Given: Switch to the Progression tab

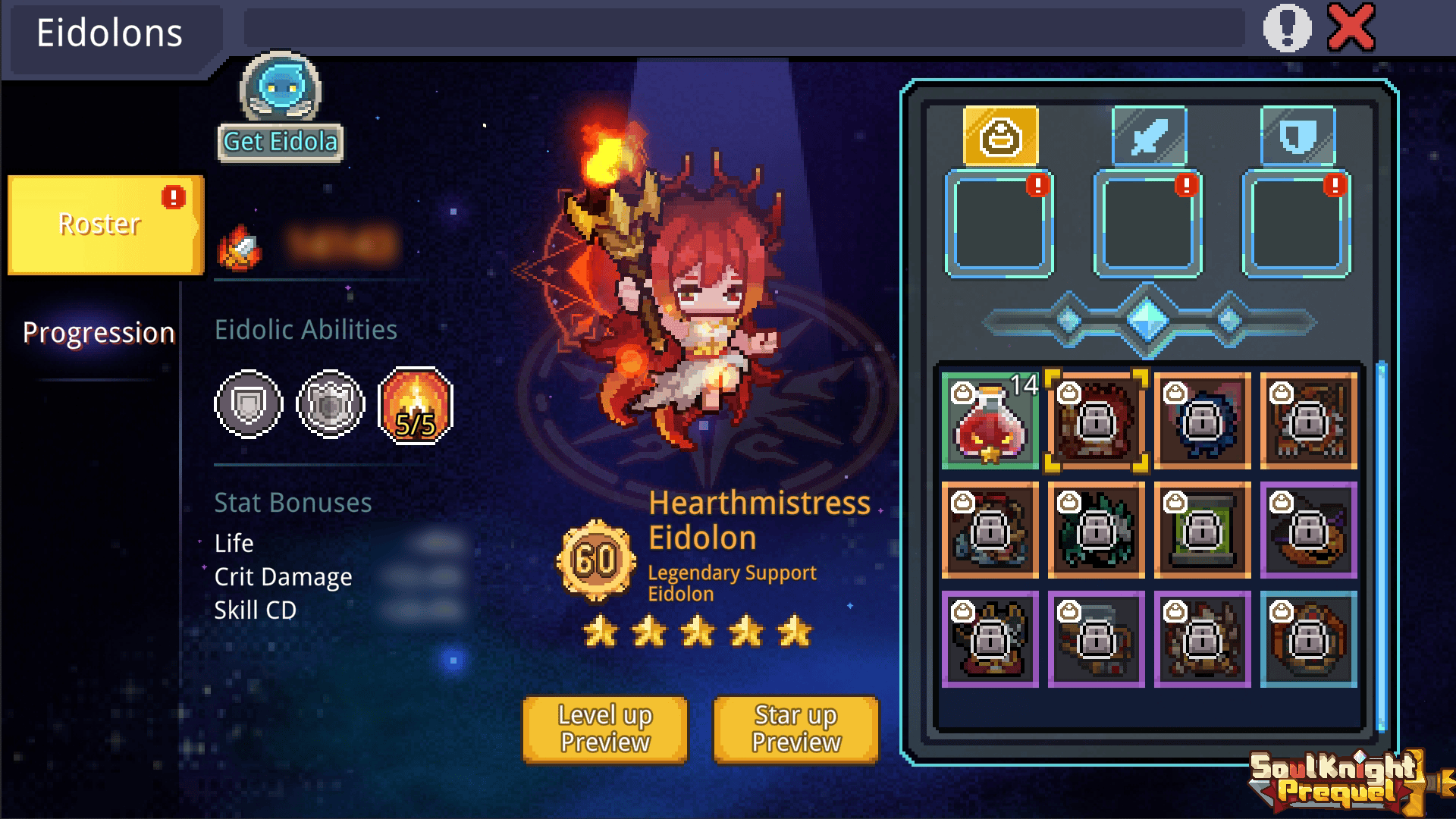Looking at the screenshot, I should tap(99, 331).
